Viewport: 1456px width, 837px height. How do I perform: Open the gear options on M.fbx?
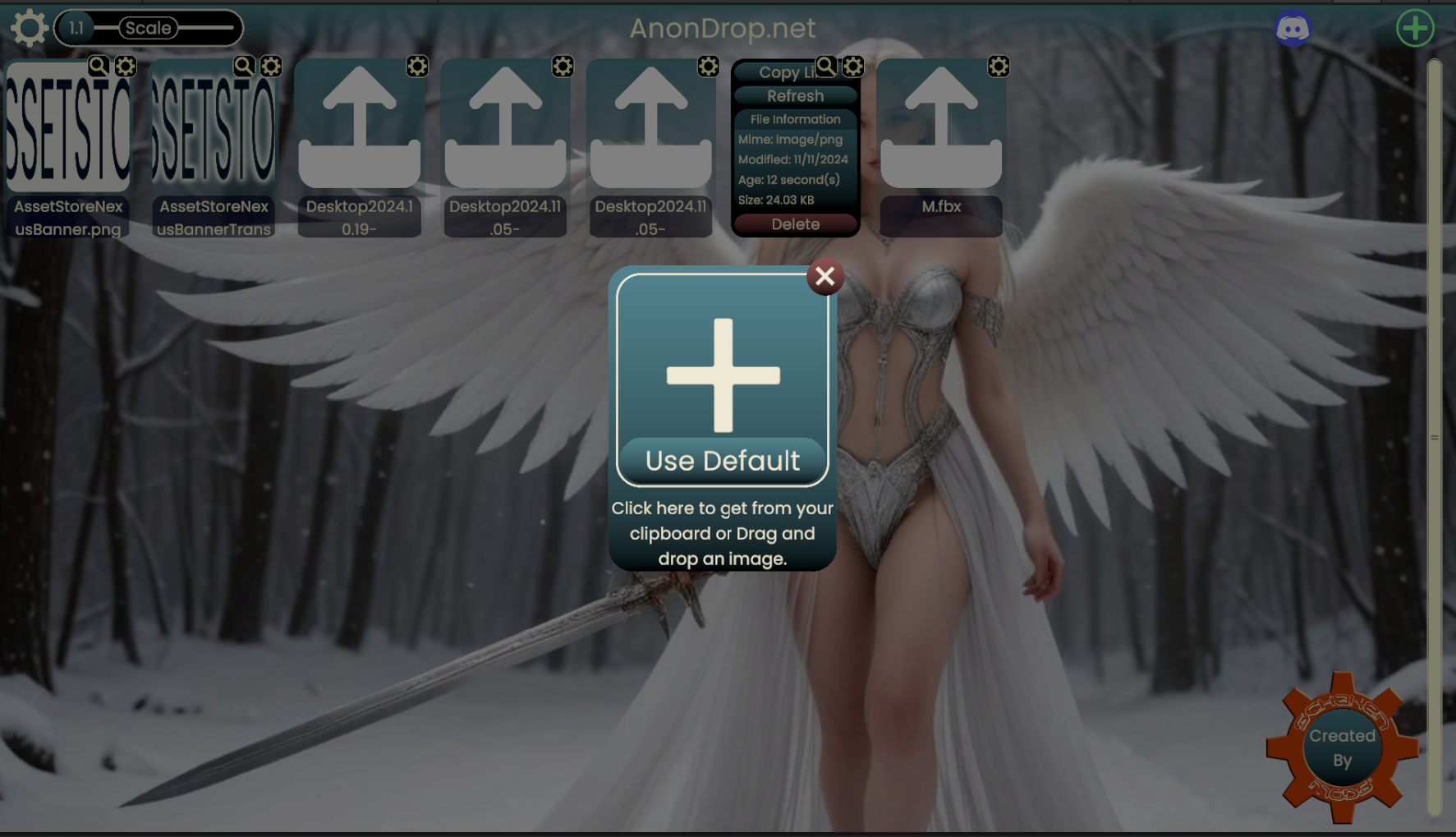tap(999, 67)
